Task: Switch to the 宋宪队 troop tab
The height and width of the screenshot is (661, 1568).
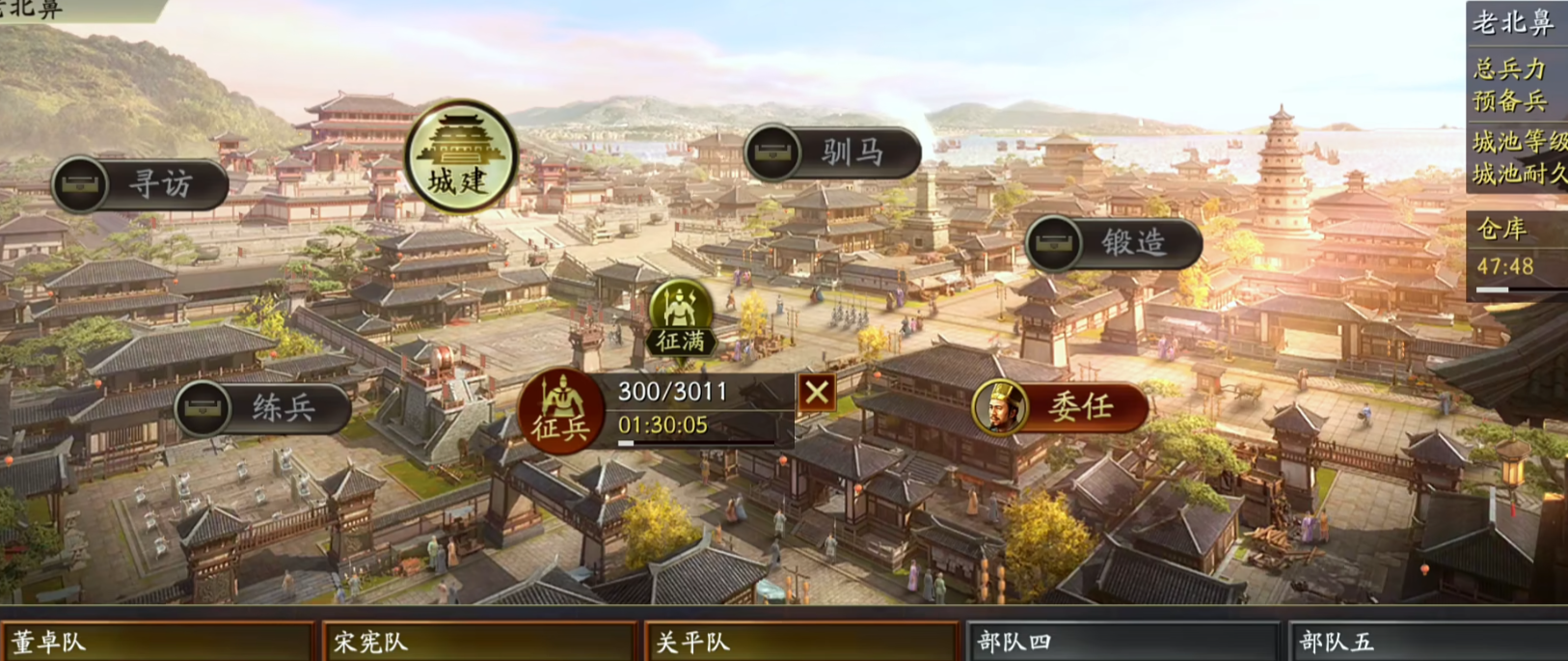Action: click(479, 642)
